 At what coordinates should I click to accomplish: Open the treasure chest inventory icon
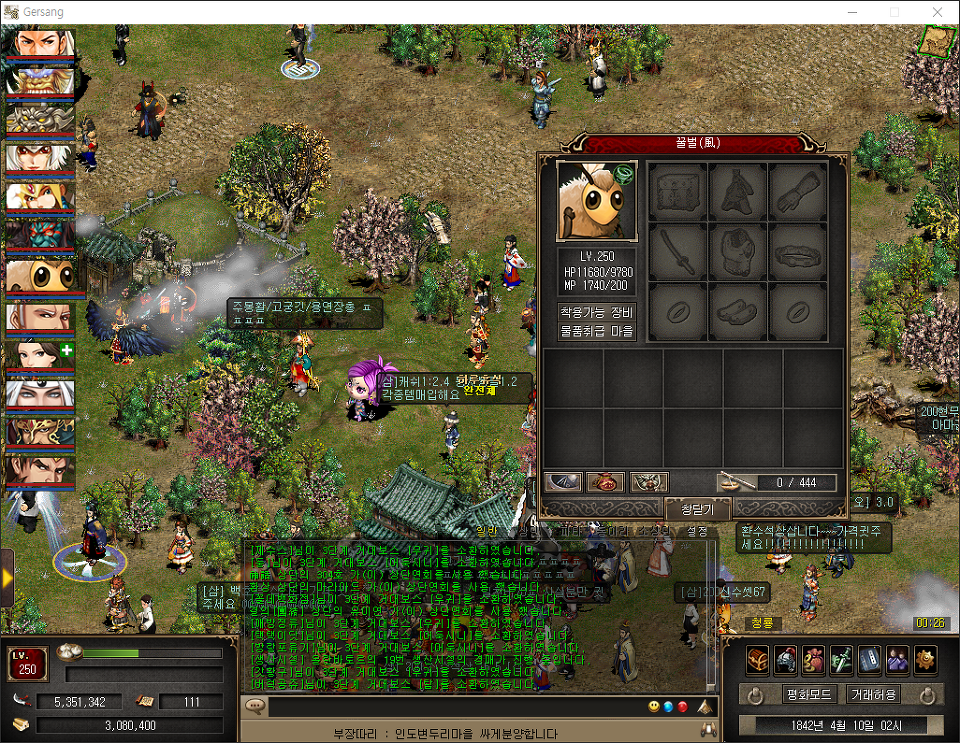pyautogui.click(x=758, y=659)
